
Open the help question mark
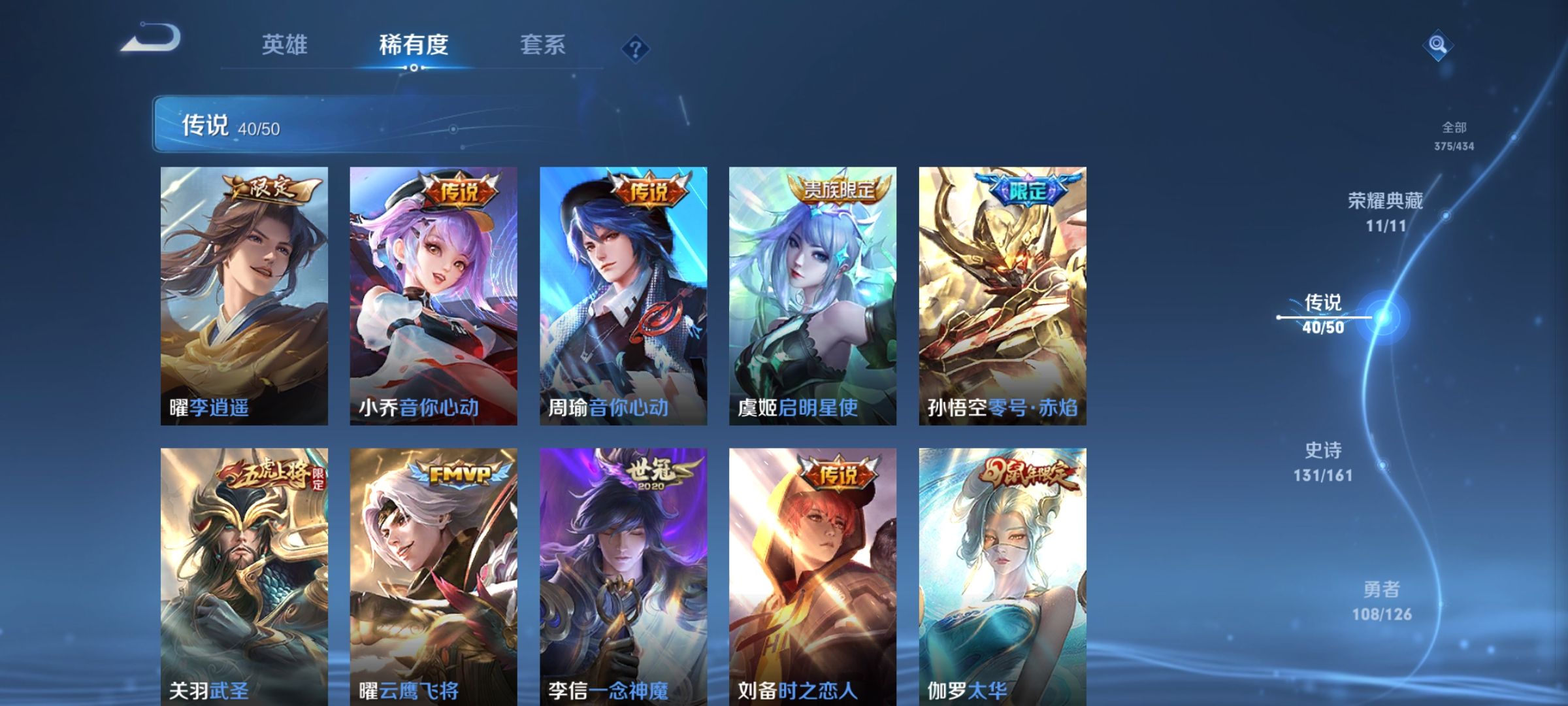(634, 46)
